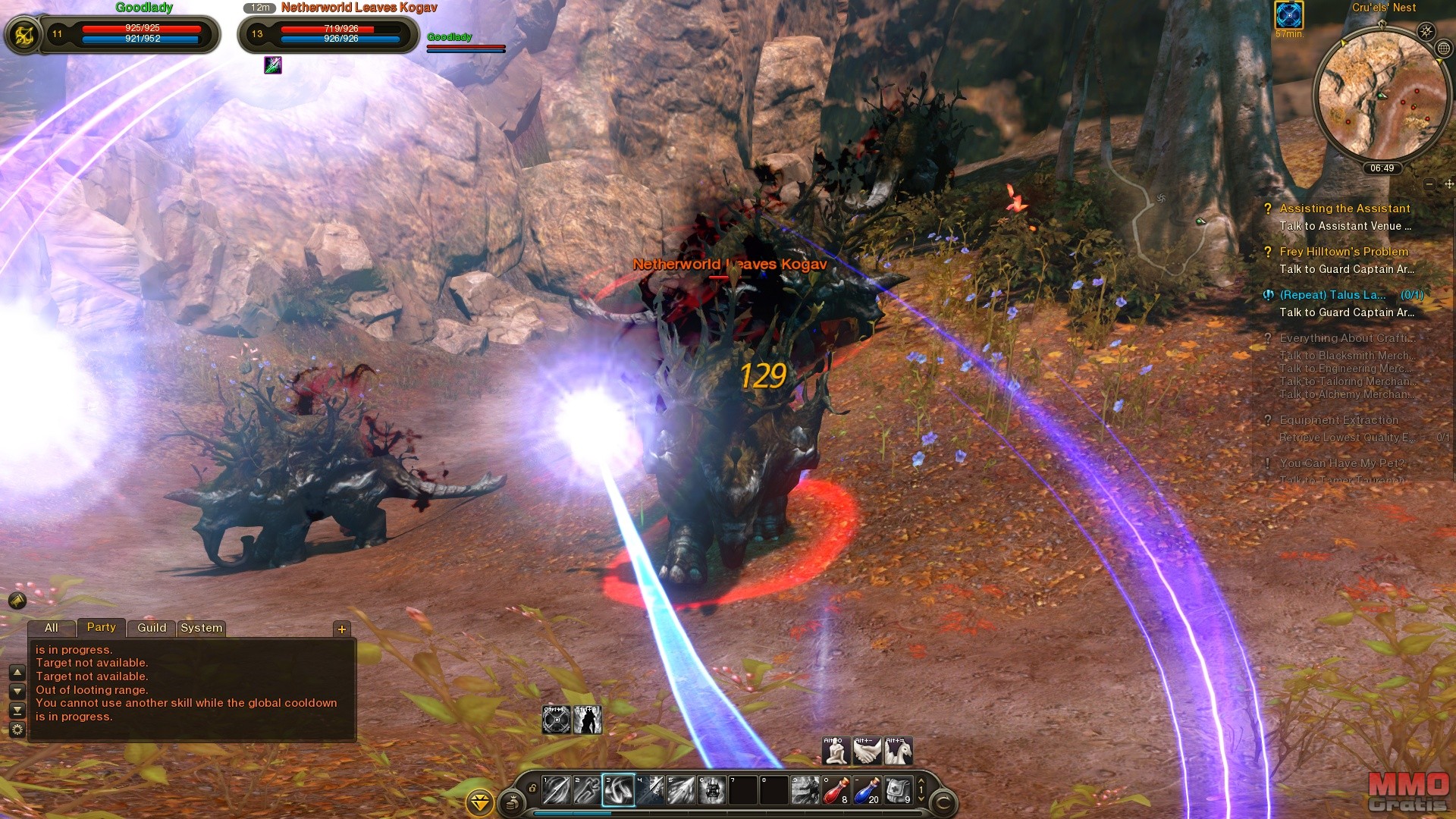
Task: Select the Frey Hilltown's Problem quest
Action: pyautogui.click(x=1343, y=252)
